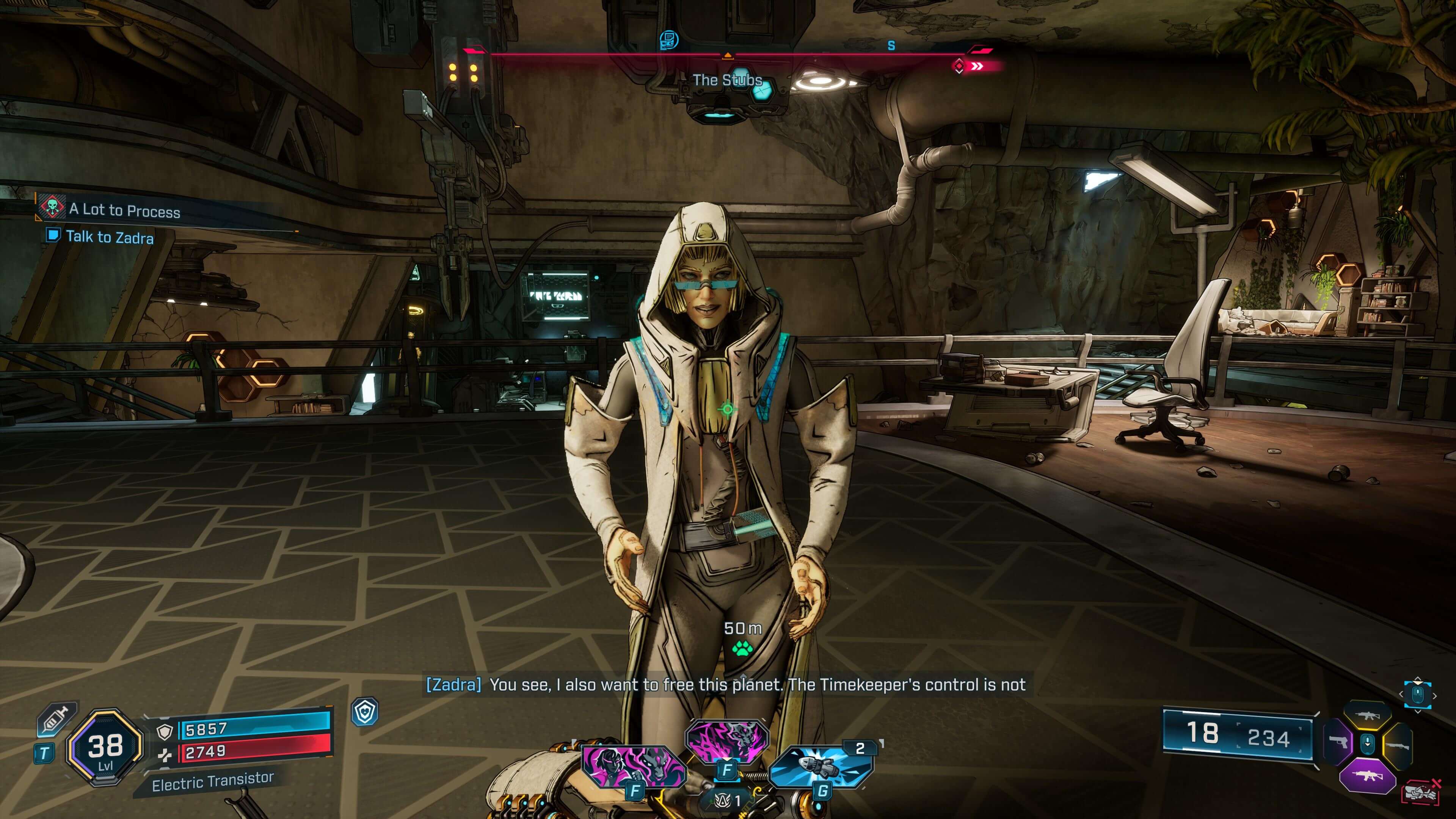Open the level 38 character badge
Screen dimensions: 1456x819
105,747
